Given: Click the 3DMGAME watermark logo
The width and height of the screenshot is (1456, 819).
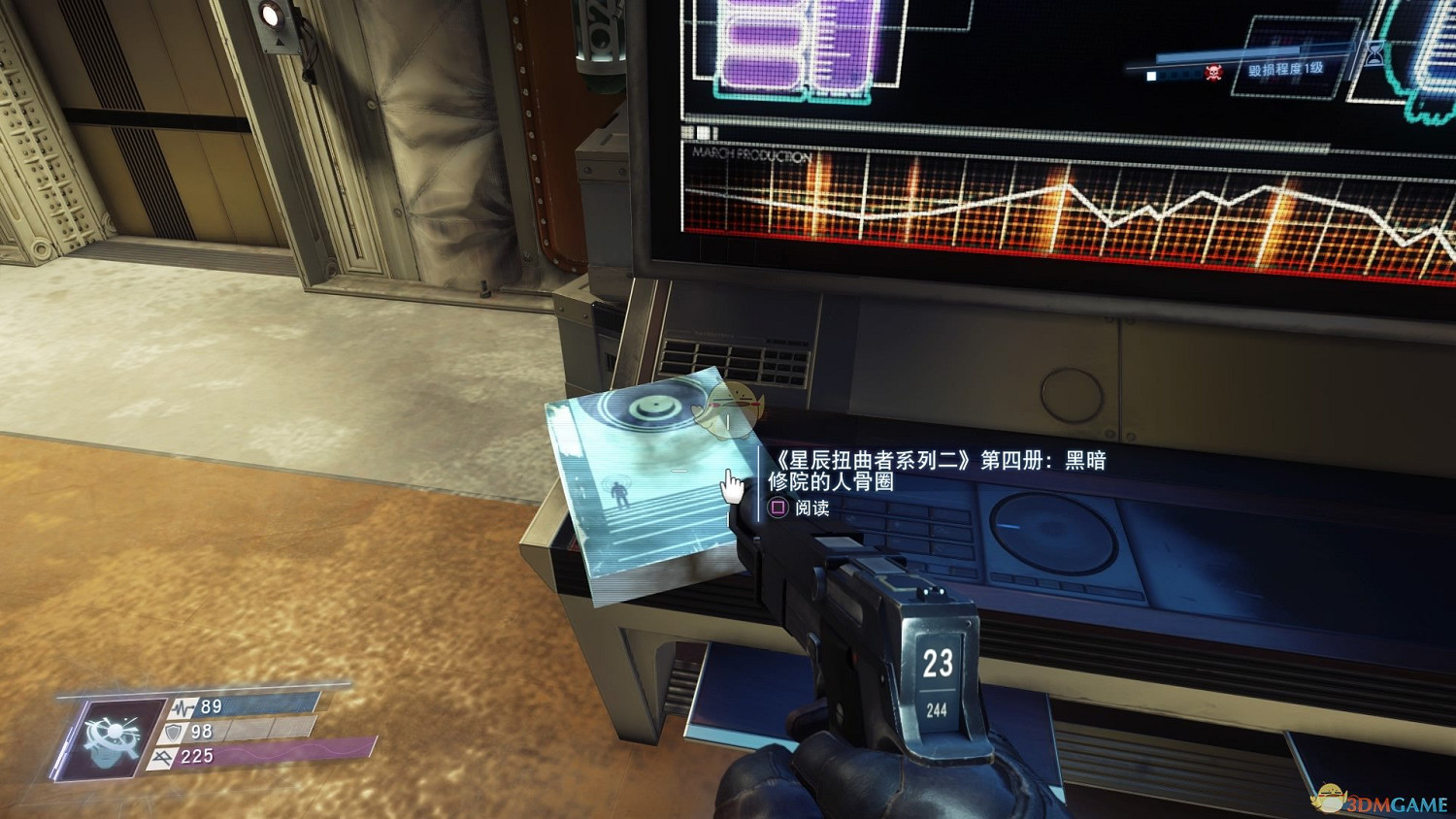Looking at the screenshot, I should tap(1378, 798).
